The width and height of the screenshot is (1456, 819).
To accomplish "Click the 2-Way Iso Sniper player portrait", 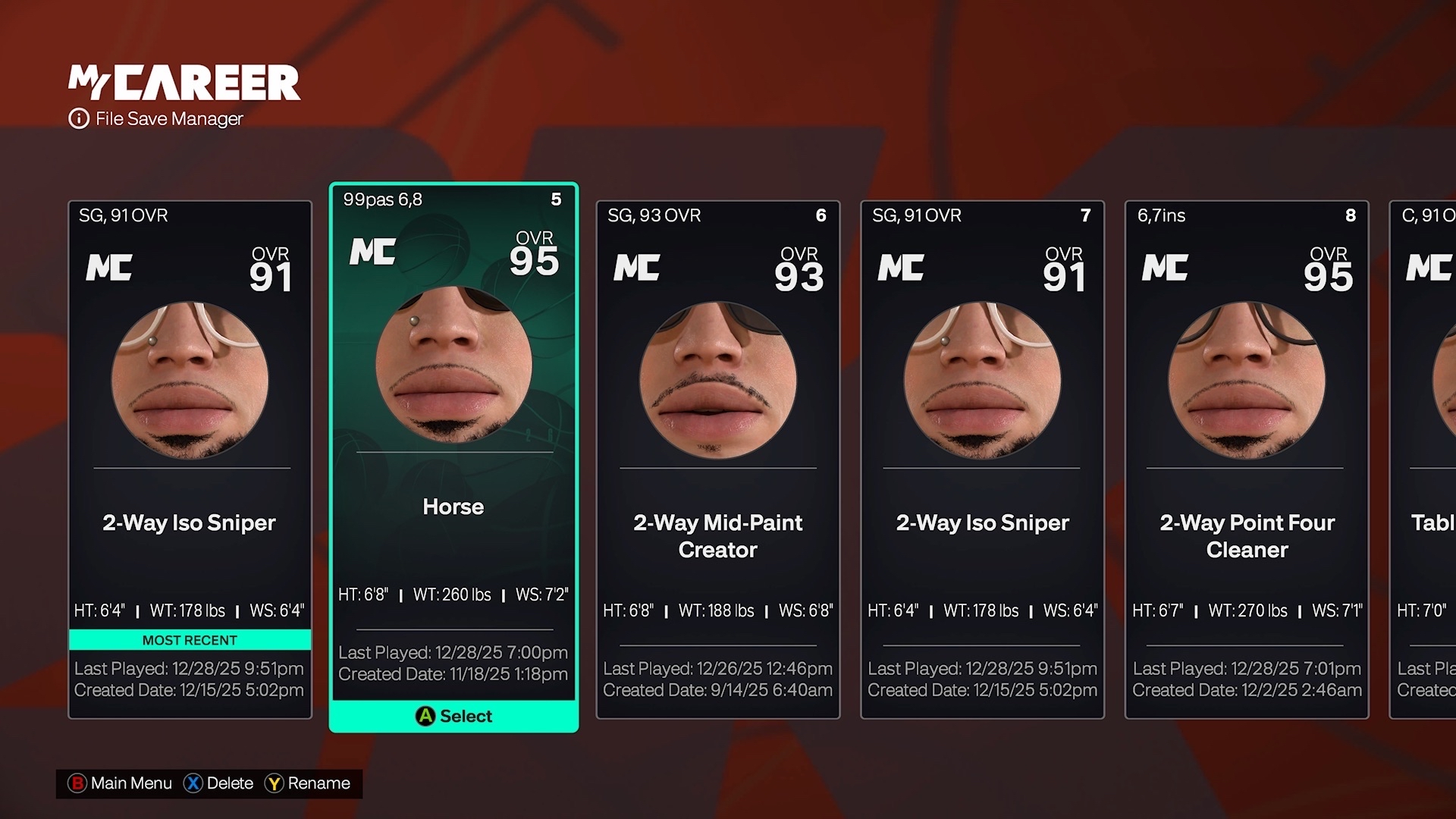I will pyautogui.click(x=192, y=379).
